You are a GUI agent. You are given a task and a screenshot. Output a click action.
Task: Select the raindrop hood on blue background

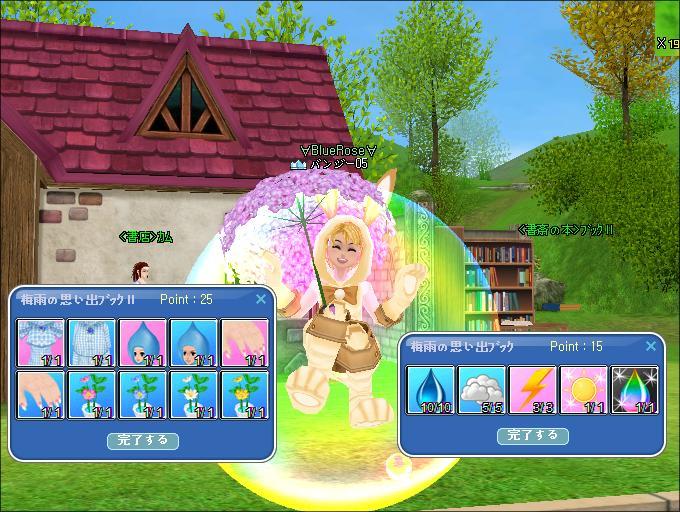[194, 342]
